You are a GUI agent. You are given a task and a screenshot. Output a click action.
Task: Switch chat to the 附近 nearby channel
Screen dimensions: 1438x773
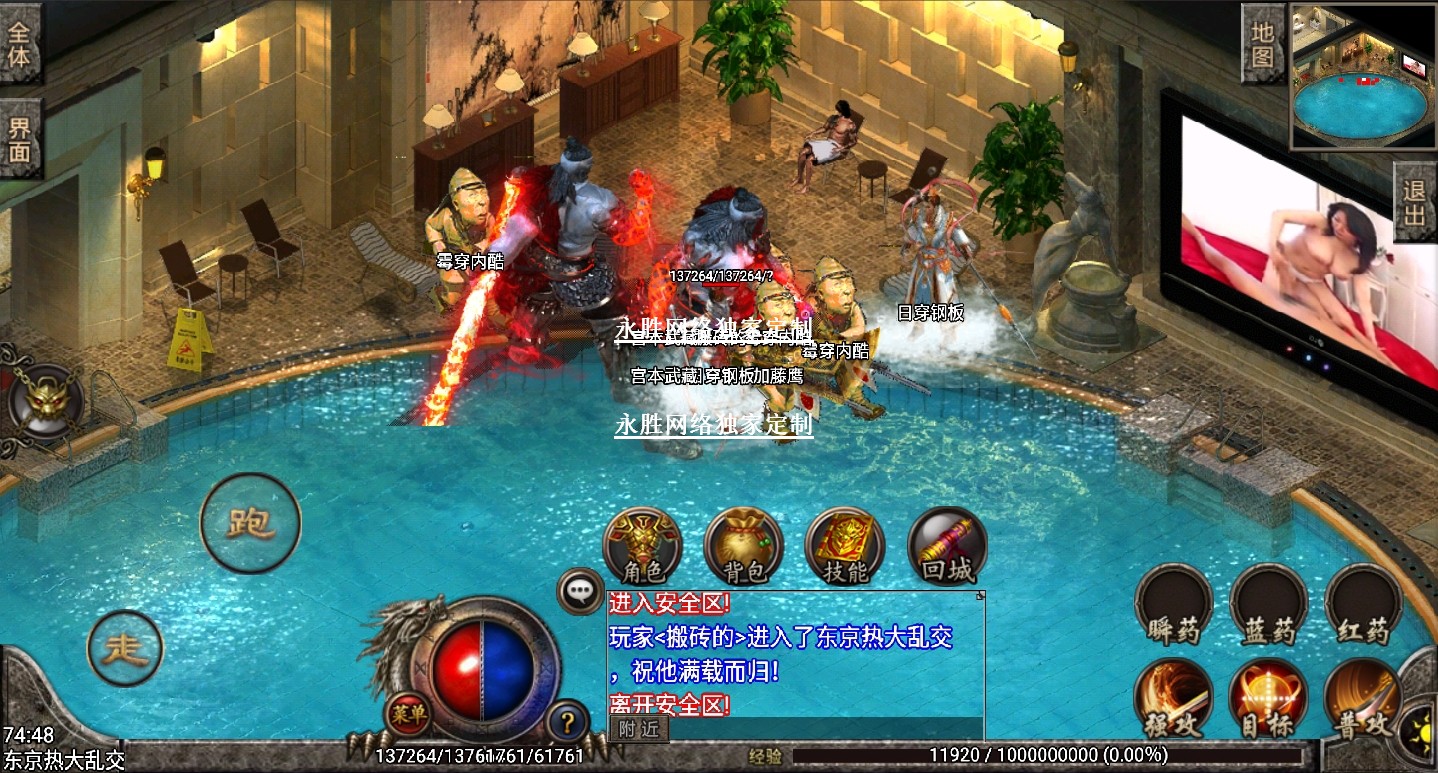[x=638, y=729]
